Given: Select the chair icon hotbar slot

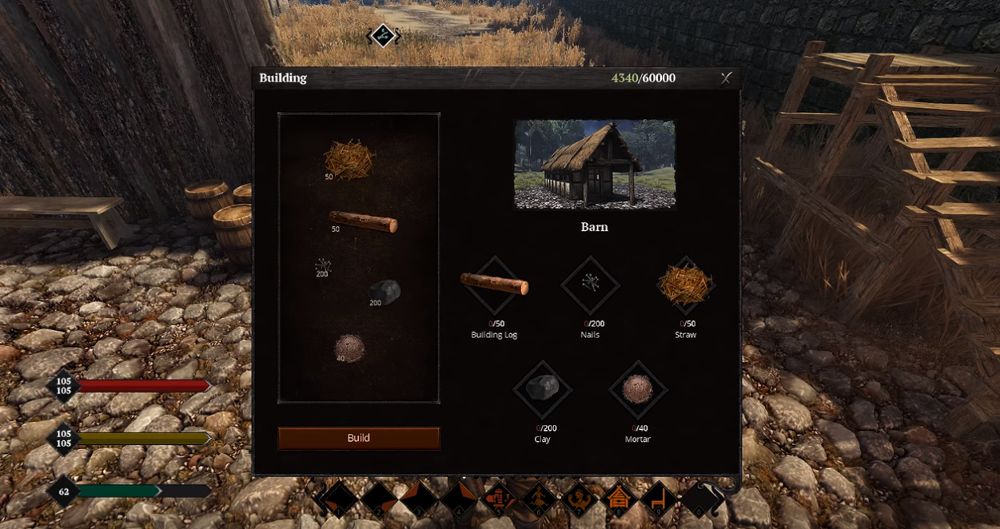Looking at the screenshot, I should [x=657, y=497].
